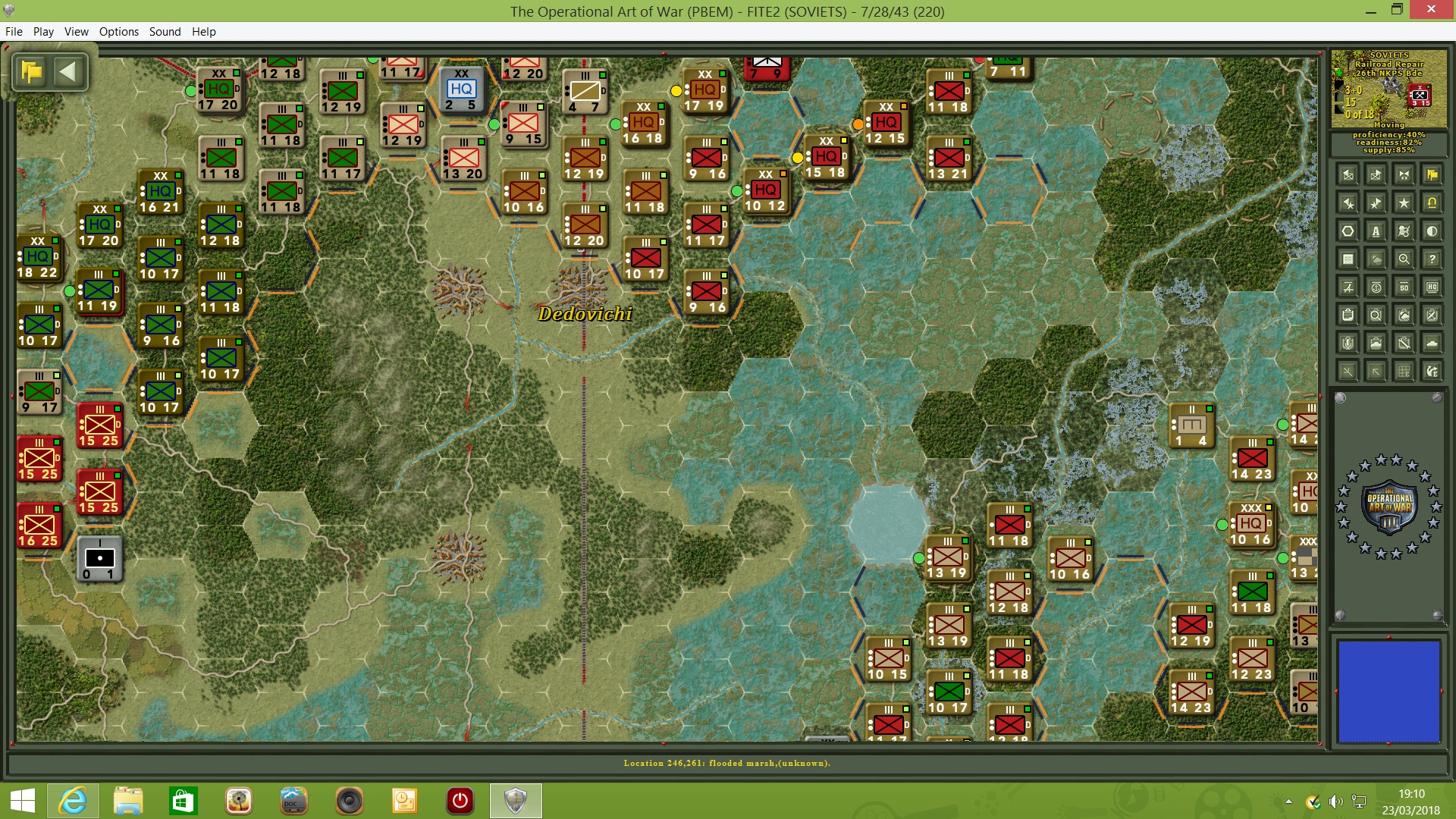End the turn with the yellow flag icon

(x=1432, y=175)
